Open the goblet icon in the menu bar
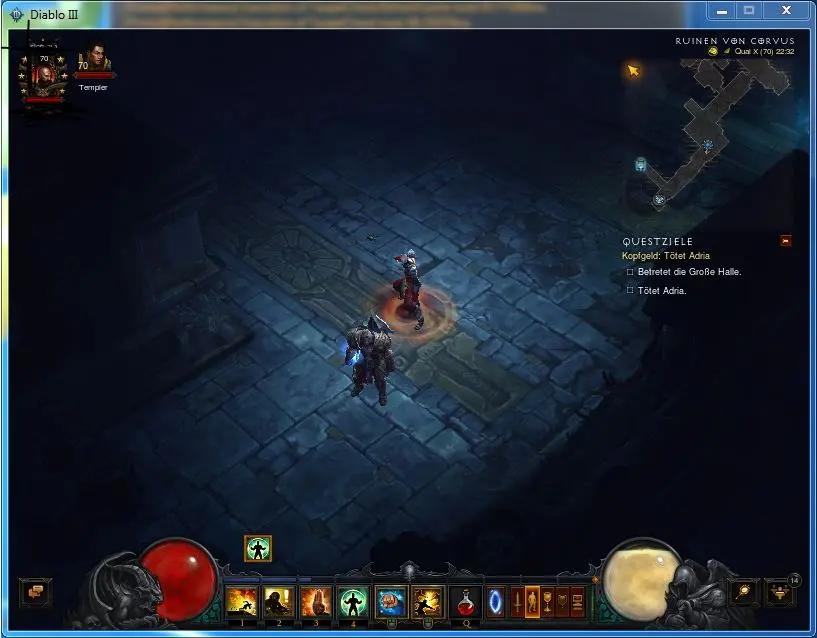The height and width of the screenshot is (638, 817). point(548,602)
